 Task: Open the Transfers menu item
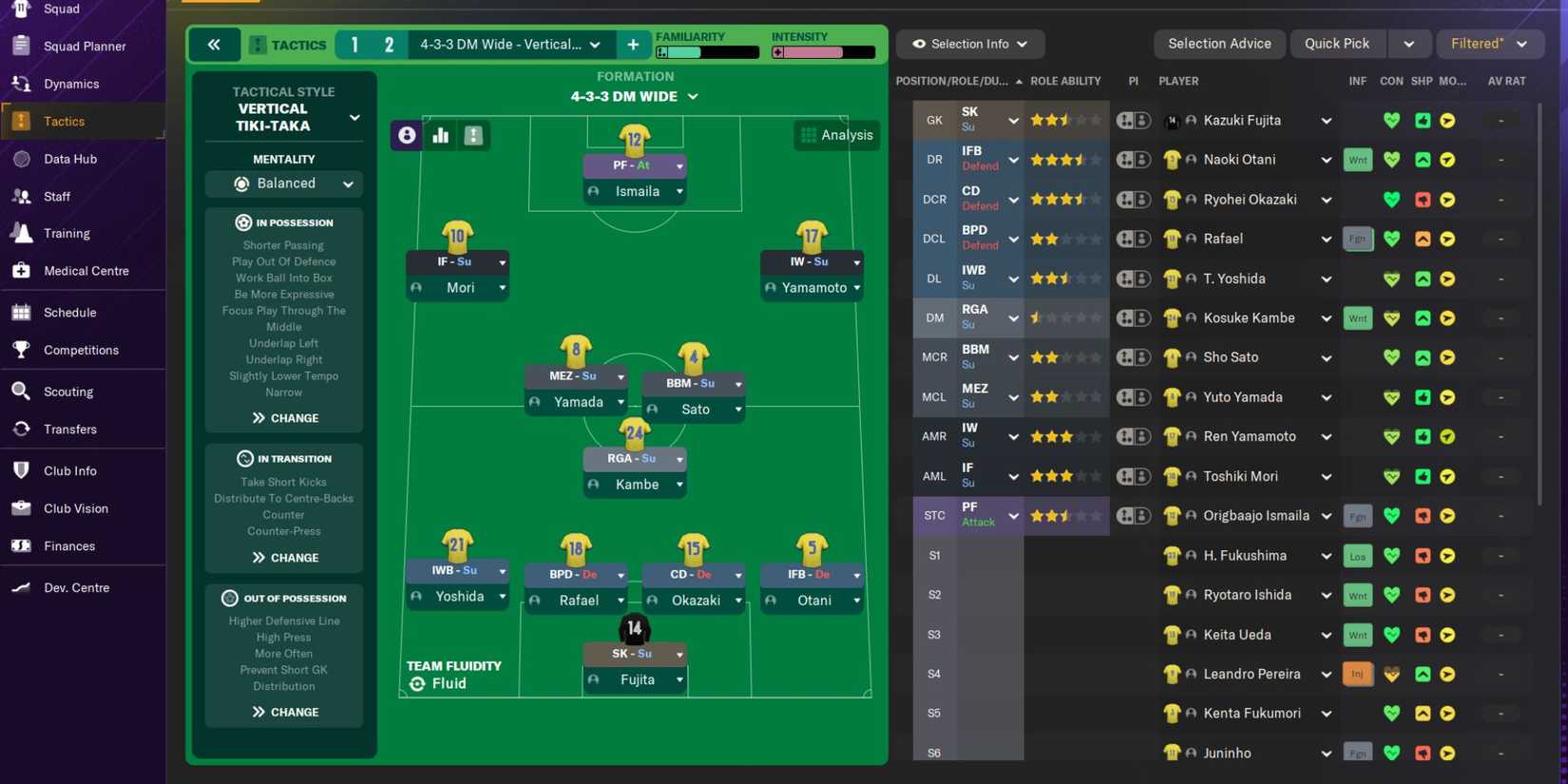71,429
